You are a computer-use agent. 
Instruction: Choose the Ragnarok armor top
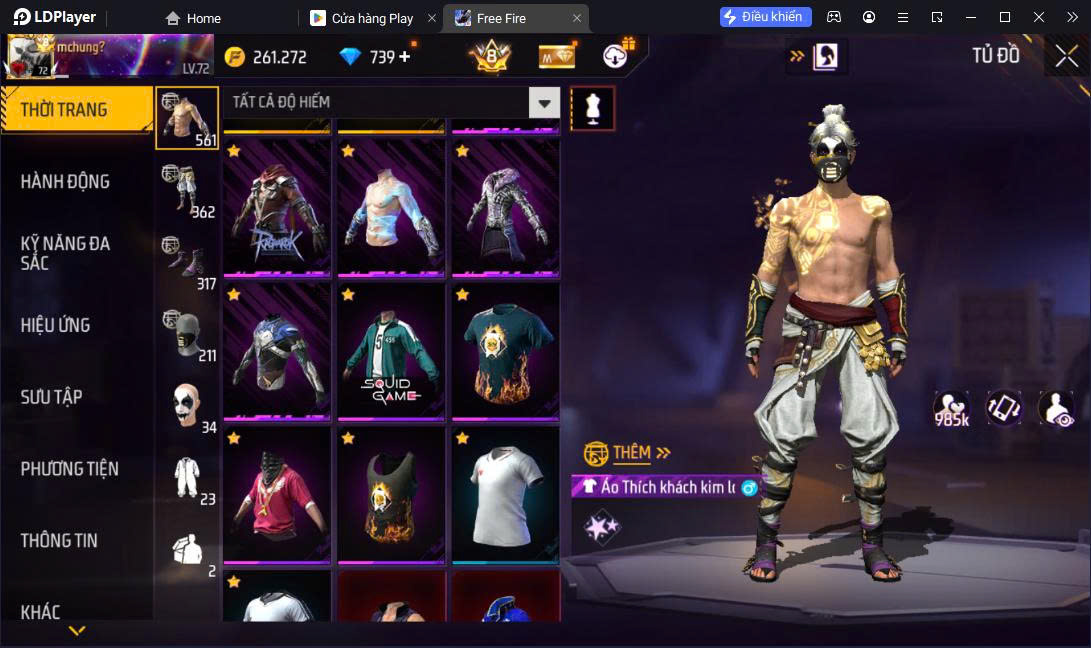[277, 207]
